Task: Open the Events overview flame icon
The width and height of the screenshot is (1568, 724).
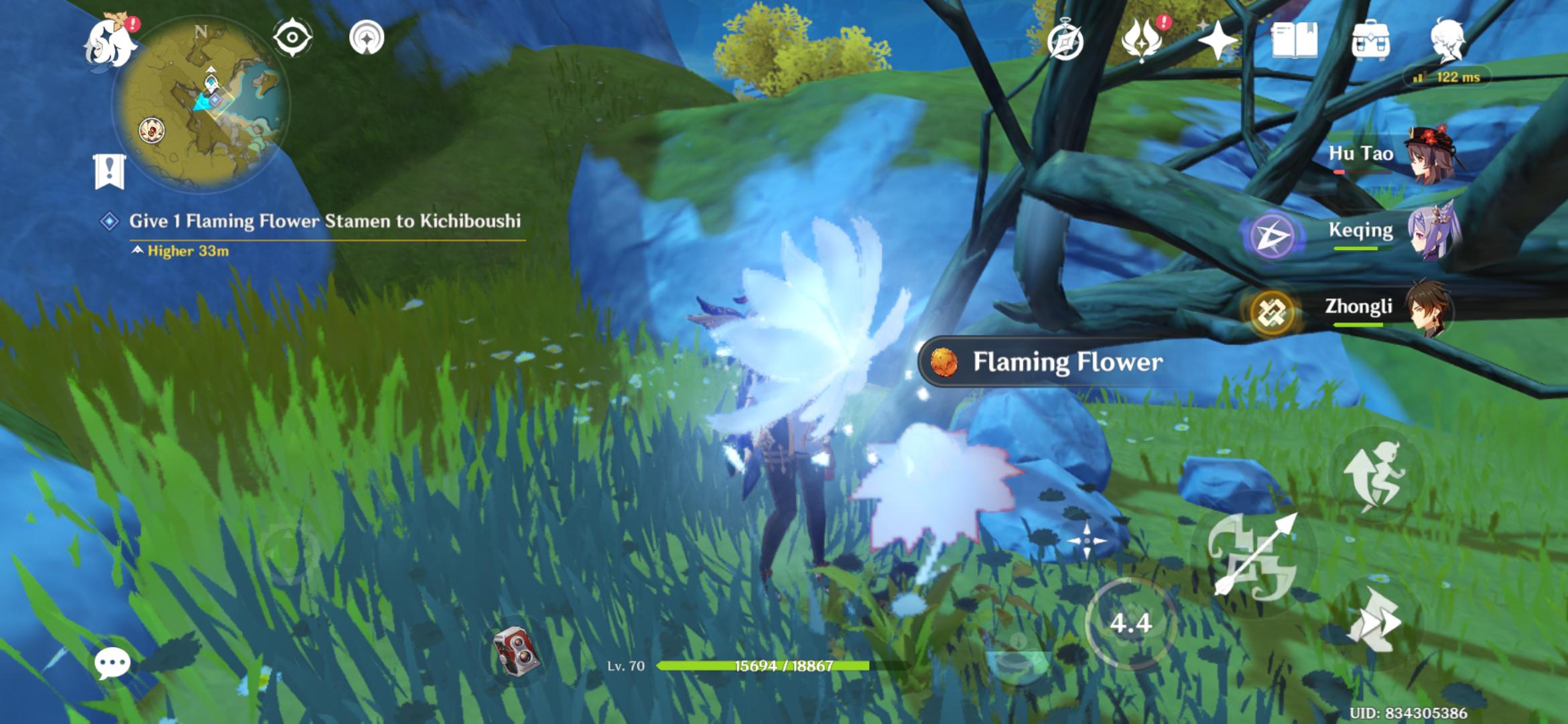Action: point(1143,42)
